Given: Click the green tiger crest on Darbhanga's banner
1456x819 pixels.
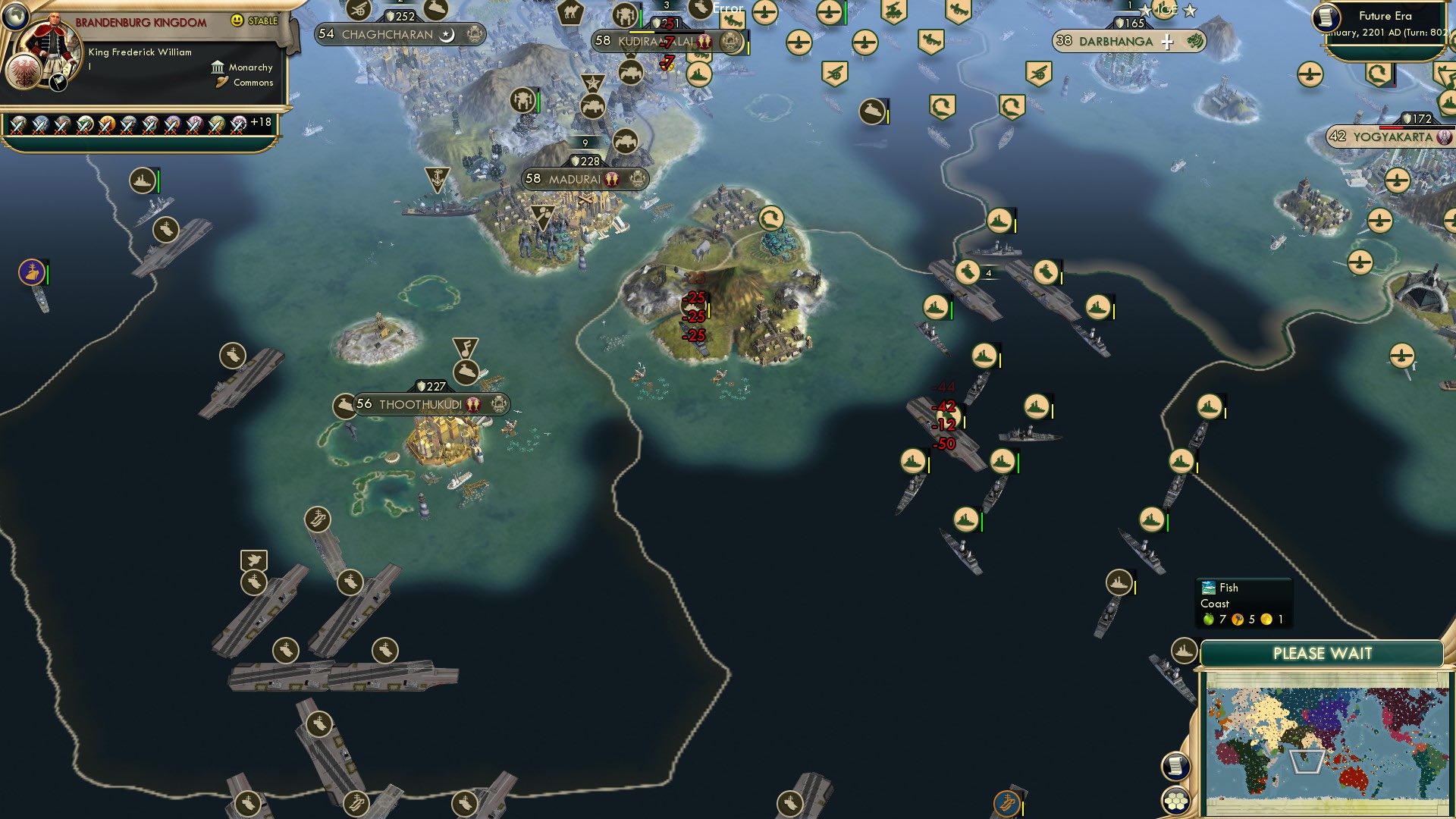Looking at the screenshot, I should tap(1195, 42).
